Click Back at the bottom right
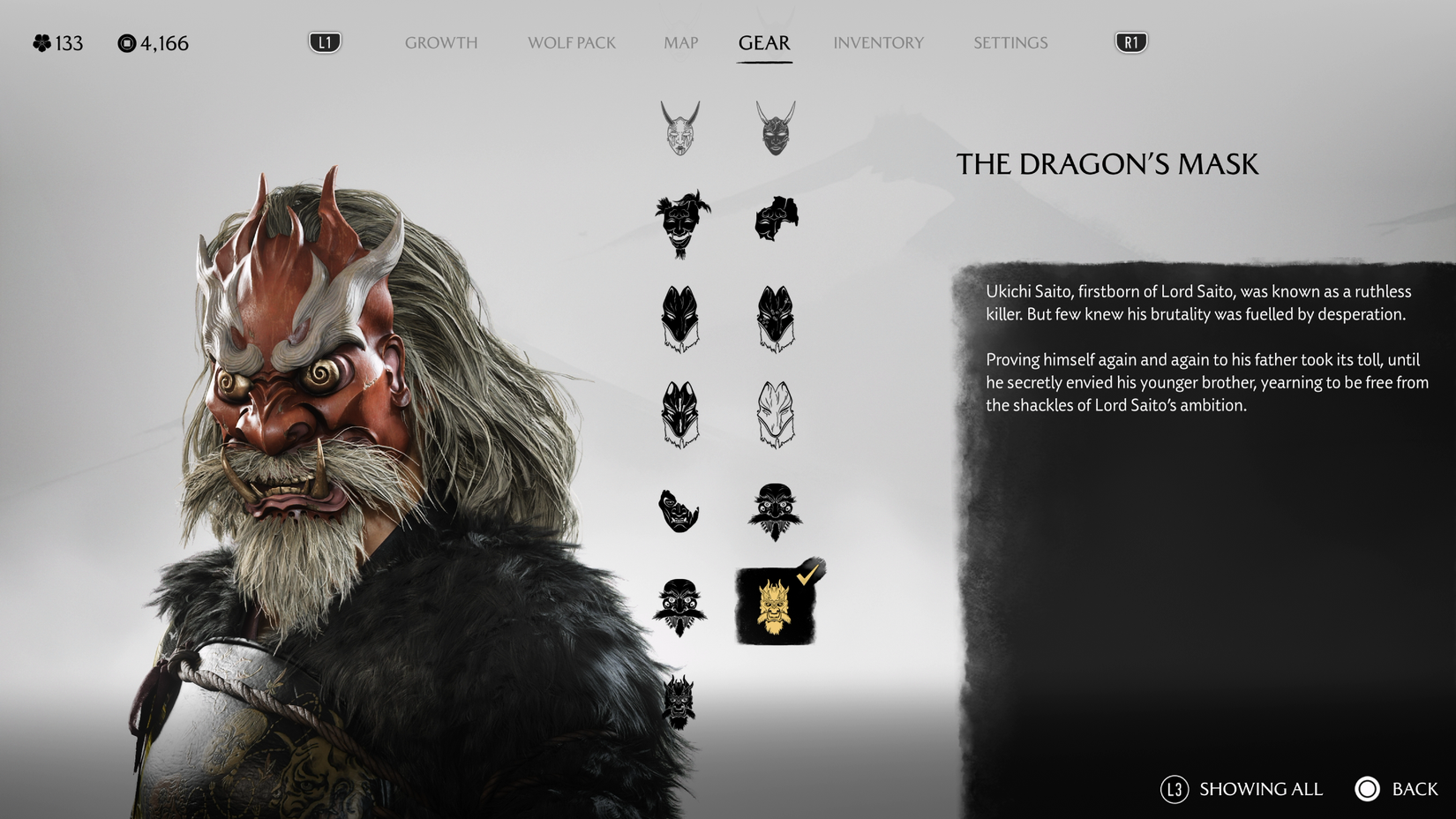 point(1413,789)
